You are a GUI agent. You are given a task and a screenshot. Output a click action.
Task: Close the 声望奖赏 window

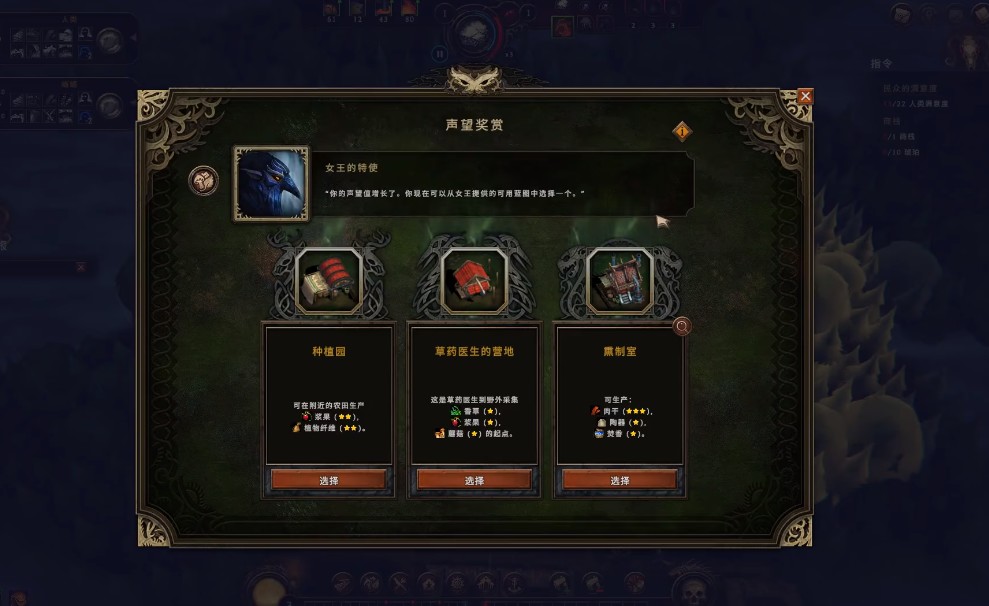(805, 96)
